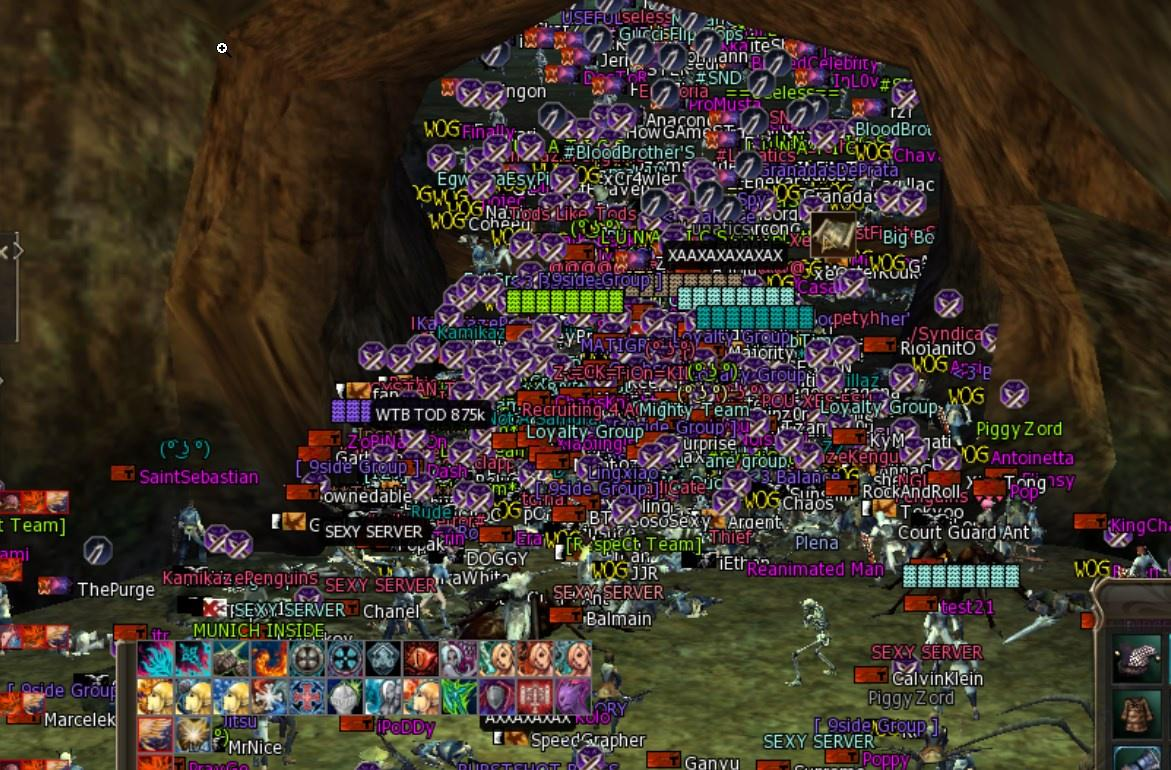Select the jester hat inventory slot
Image resolution: width=1171 pixels, height=770 pixels.
[x=1137, y=656]
